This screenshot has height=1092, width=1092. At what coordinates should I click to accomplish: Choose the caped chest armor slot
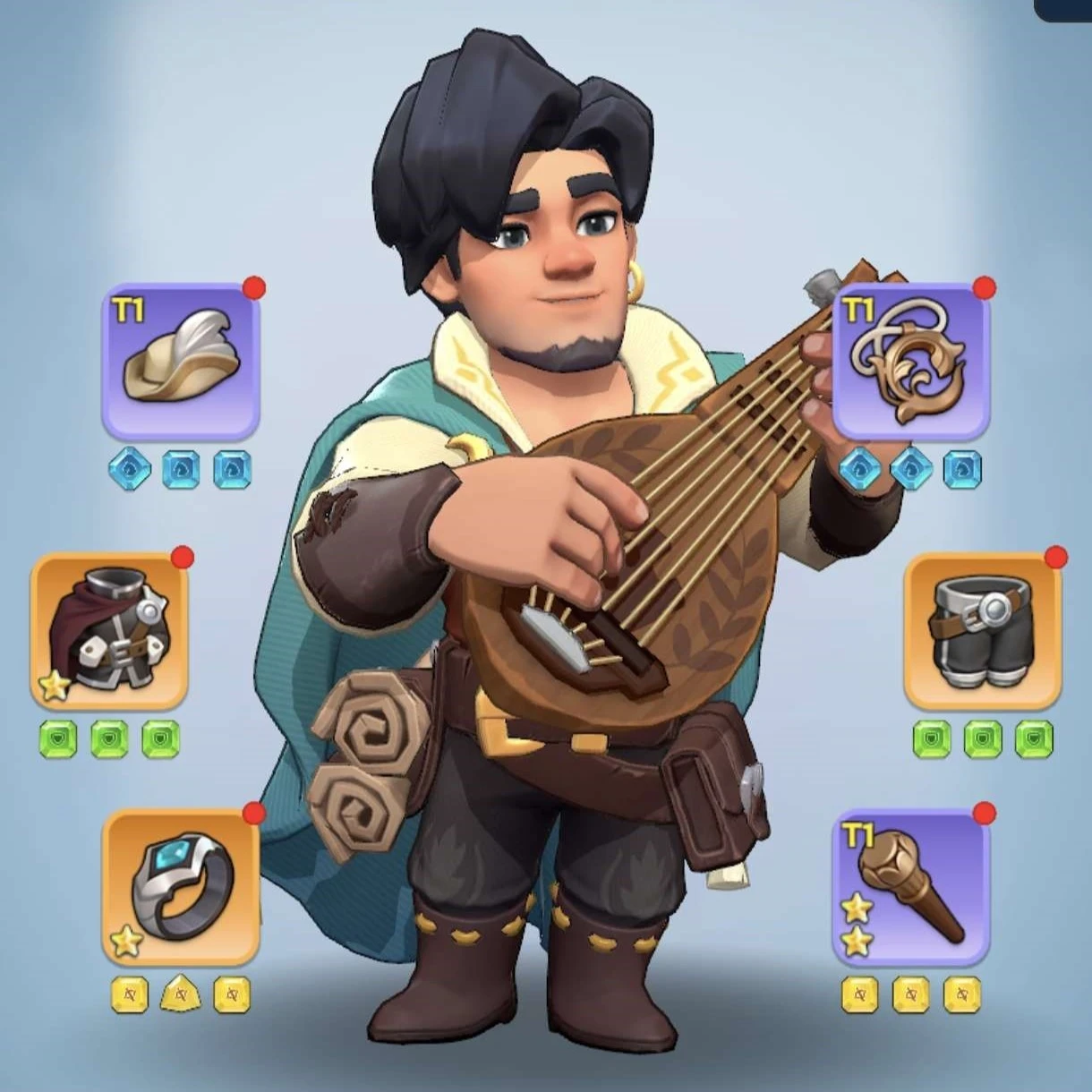109,631
